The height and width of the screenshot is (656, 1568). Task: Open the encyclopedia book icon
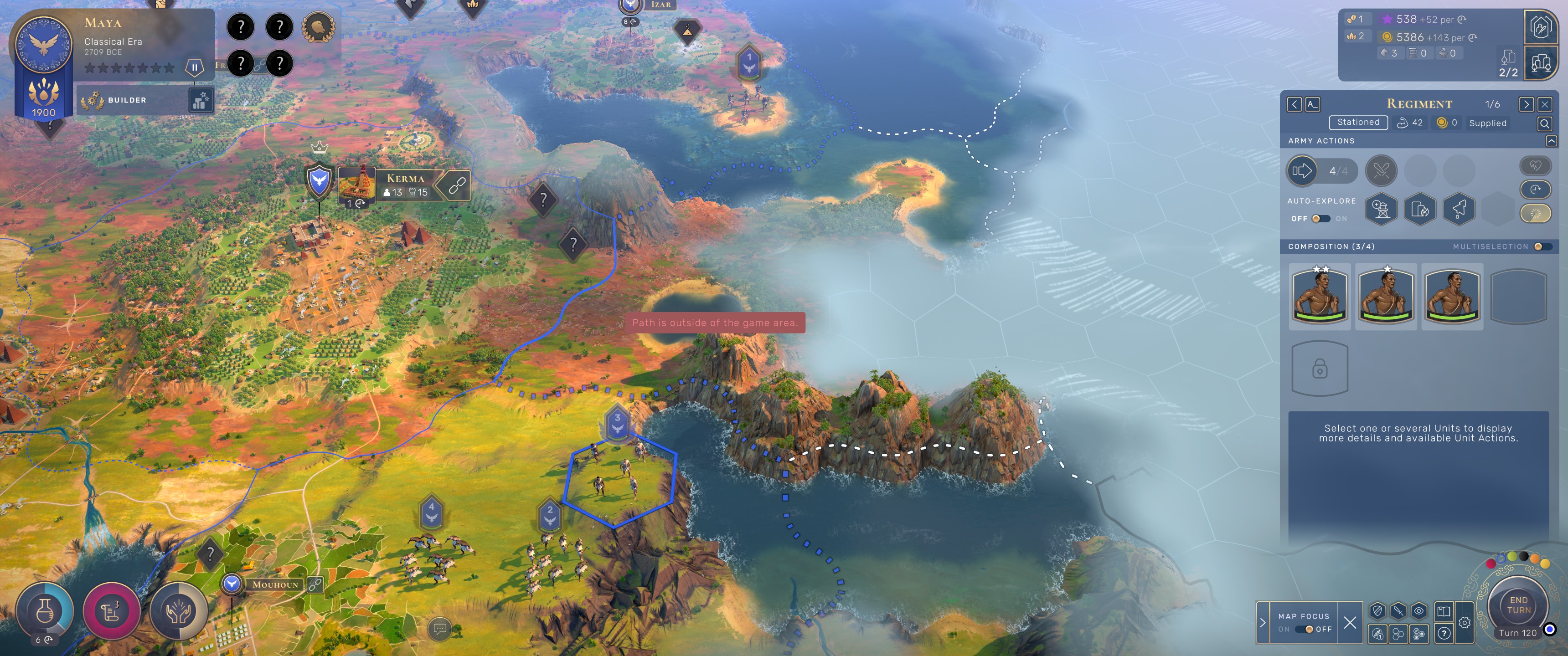click(x=1444, y=611)
